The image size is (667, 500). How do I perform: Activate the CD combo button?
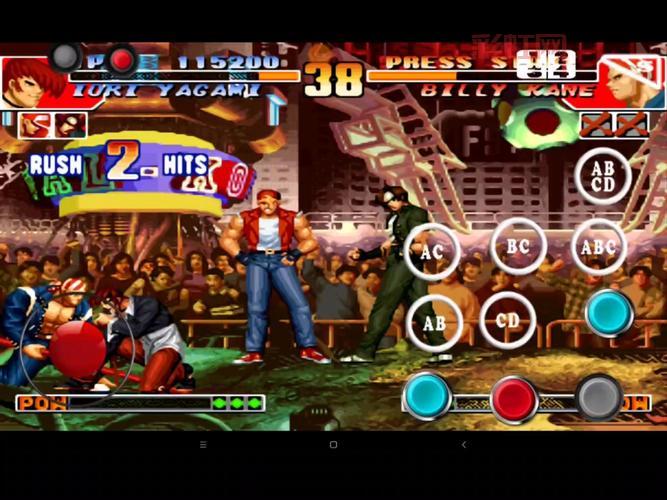tap(508, 321)
